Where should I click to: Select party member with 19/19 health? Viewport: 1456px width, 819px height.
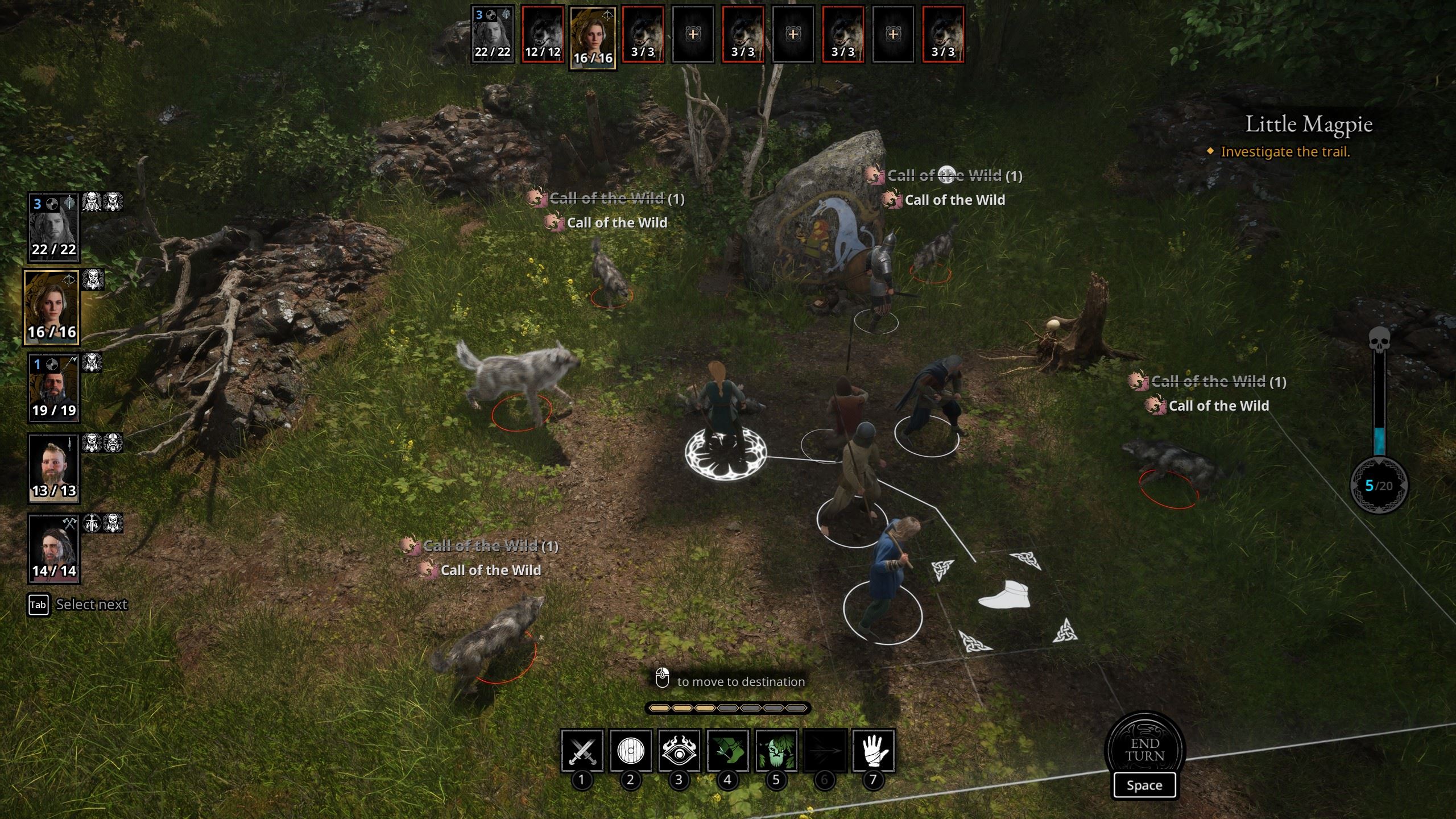point(54,388)
